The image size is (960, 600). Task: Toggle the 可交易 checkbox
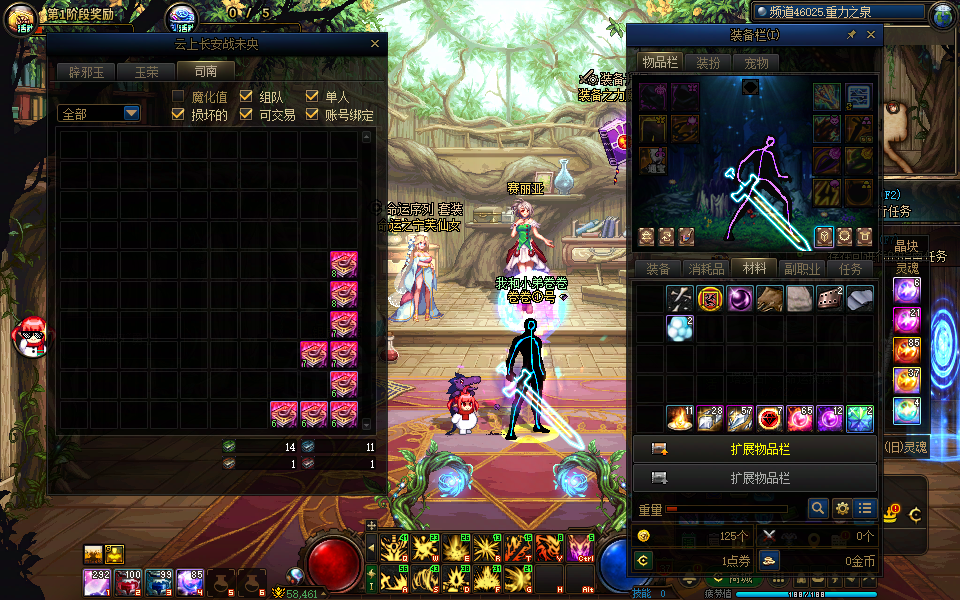pyautogui.click(x=246, y=115)
